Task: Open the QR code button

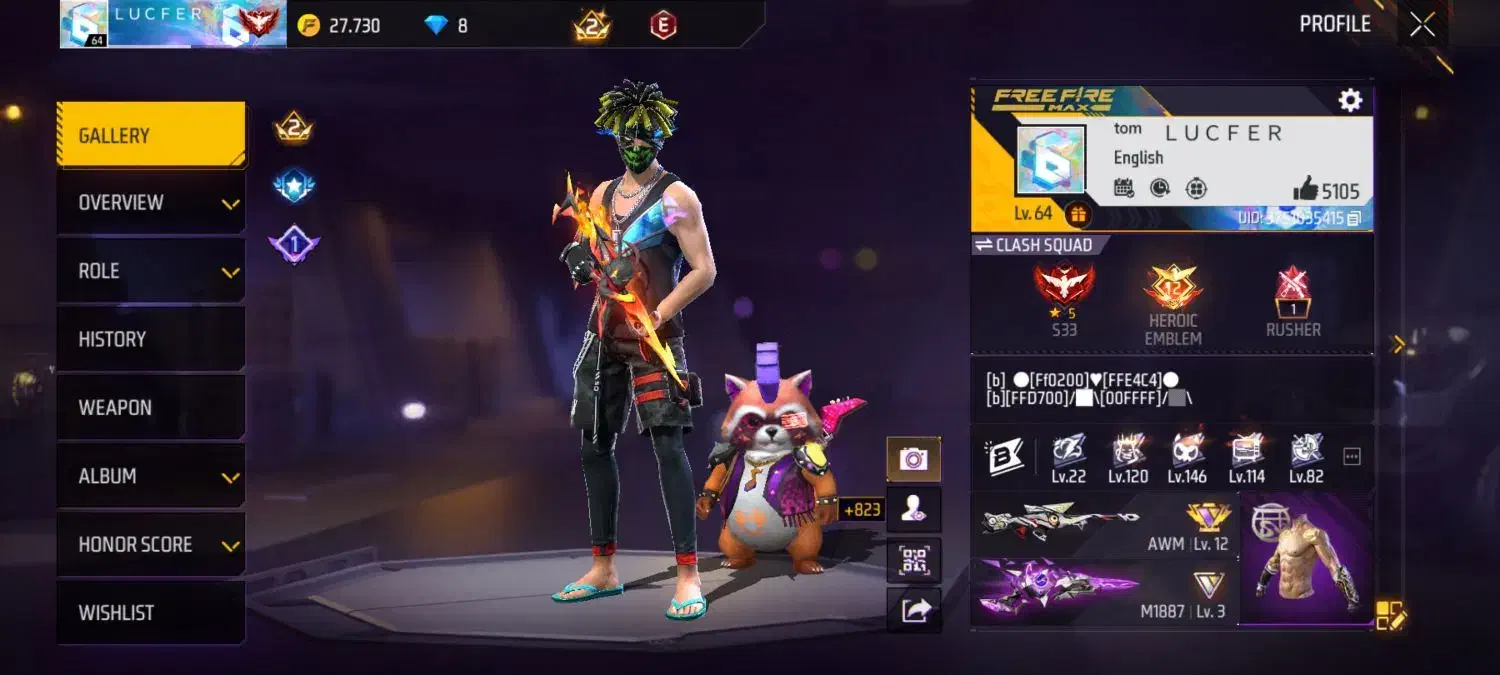Action: (x=913, y=560)
